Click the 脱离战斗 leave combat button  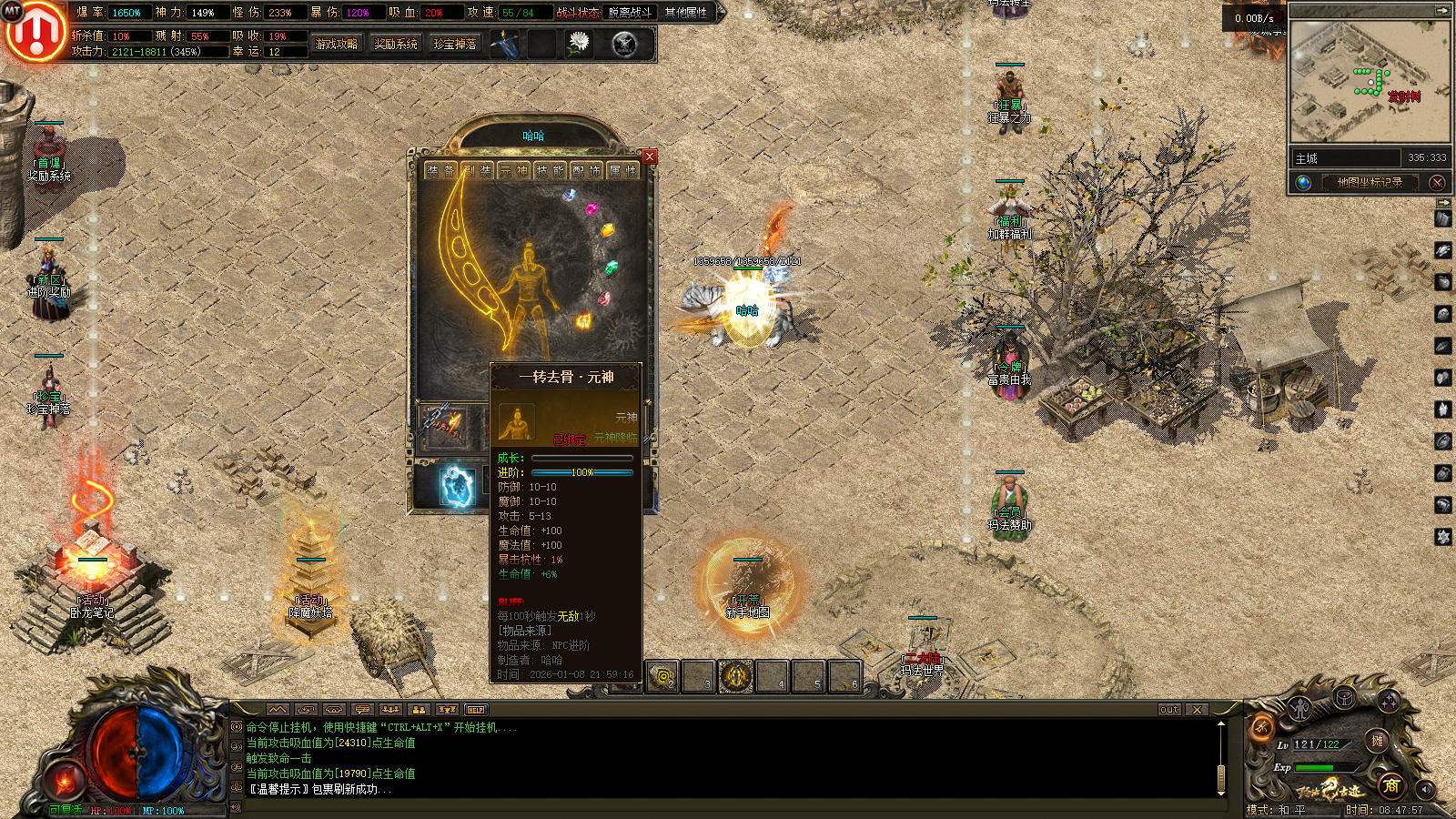tap(631, 13)
